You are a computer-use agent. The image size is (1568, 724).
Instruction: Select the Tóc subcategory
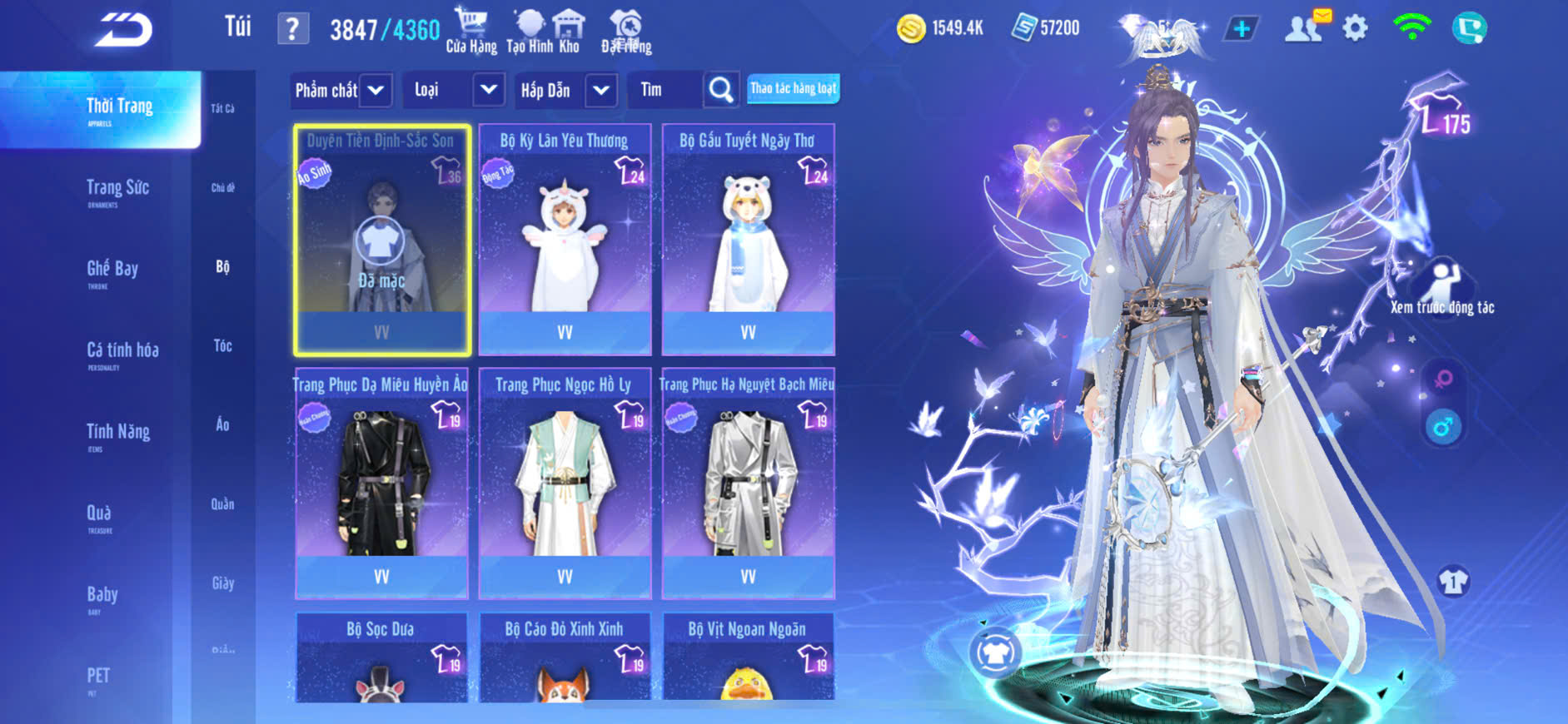coord(222,345)
